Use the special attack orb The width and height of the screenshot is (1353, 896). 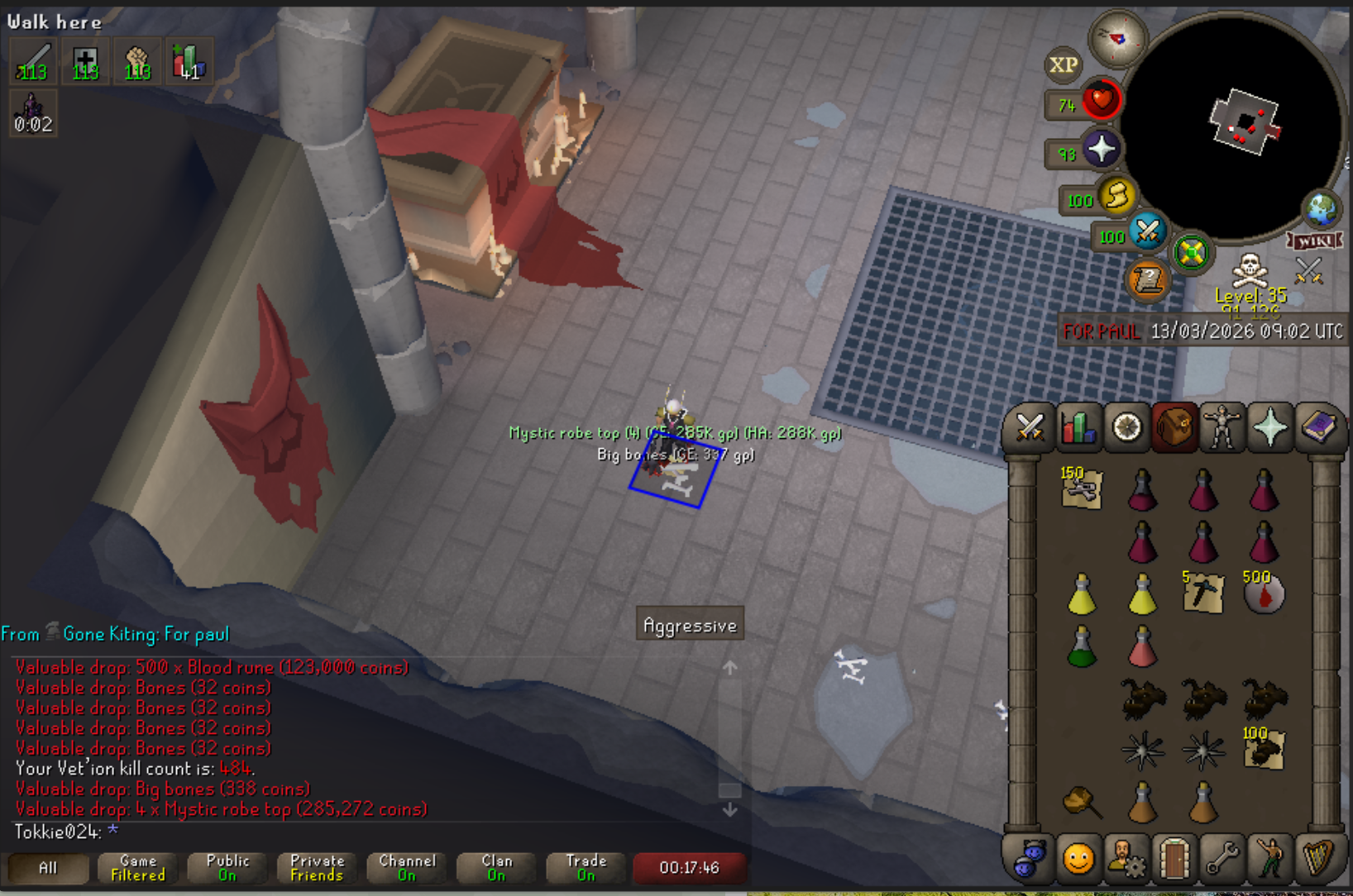click(x=1147, y=231)
